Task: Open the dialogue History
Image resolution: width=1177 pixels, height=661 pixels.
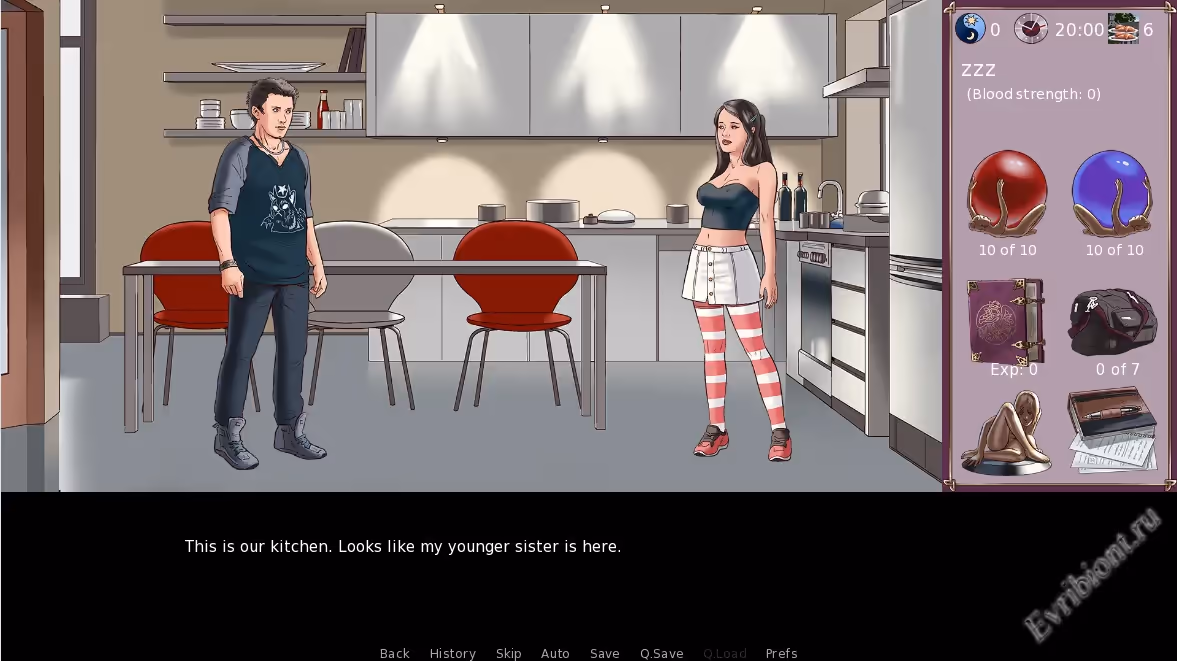Action: pos(452,653)
